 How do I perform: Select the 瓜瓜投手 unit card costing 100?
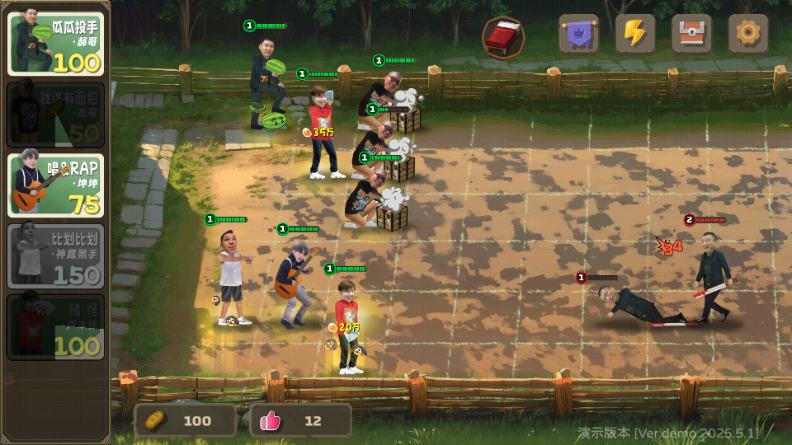pos(56,42)
